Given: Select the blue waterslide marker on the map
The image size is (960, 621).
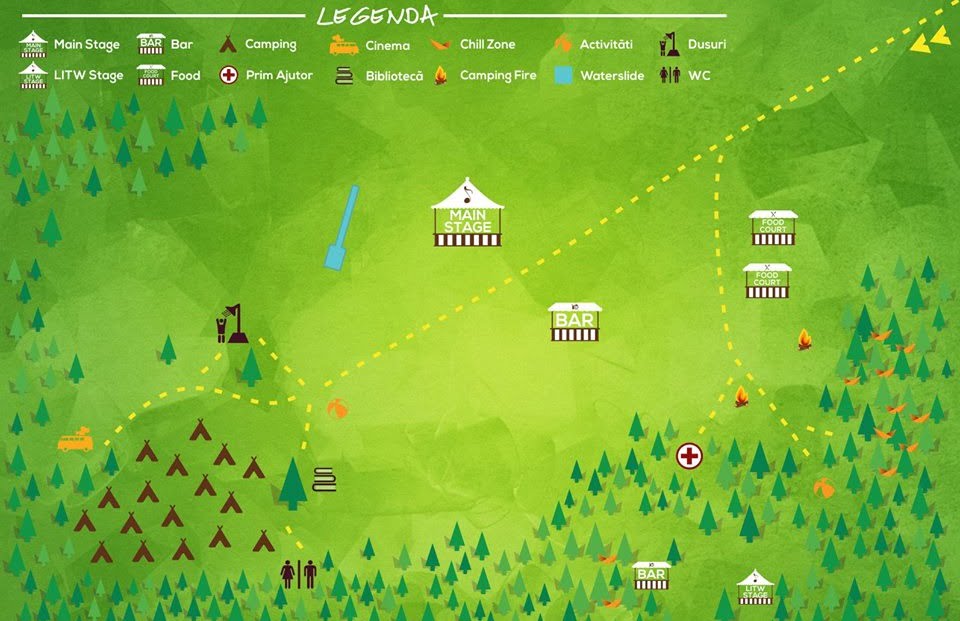Looking at the screenshot, I should [341, 228].
